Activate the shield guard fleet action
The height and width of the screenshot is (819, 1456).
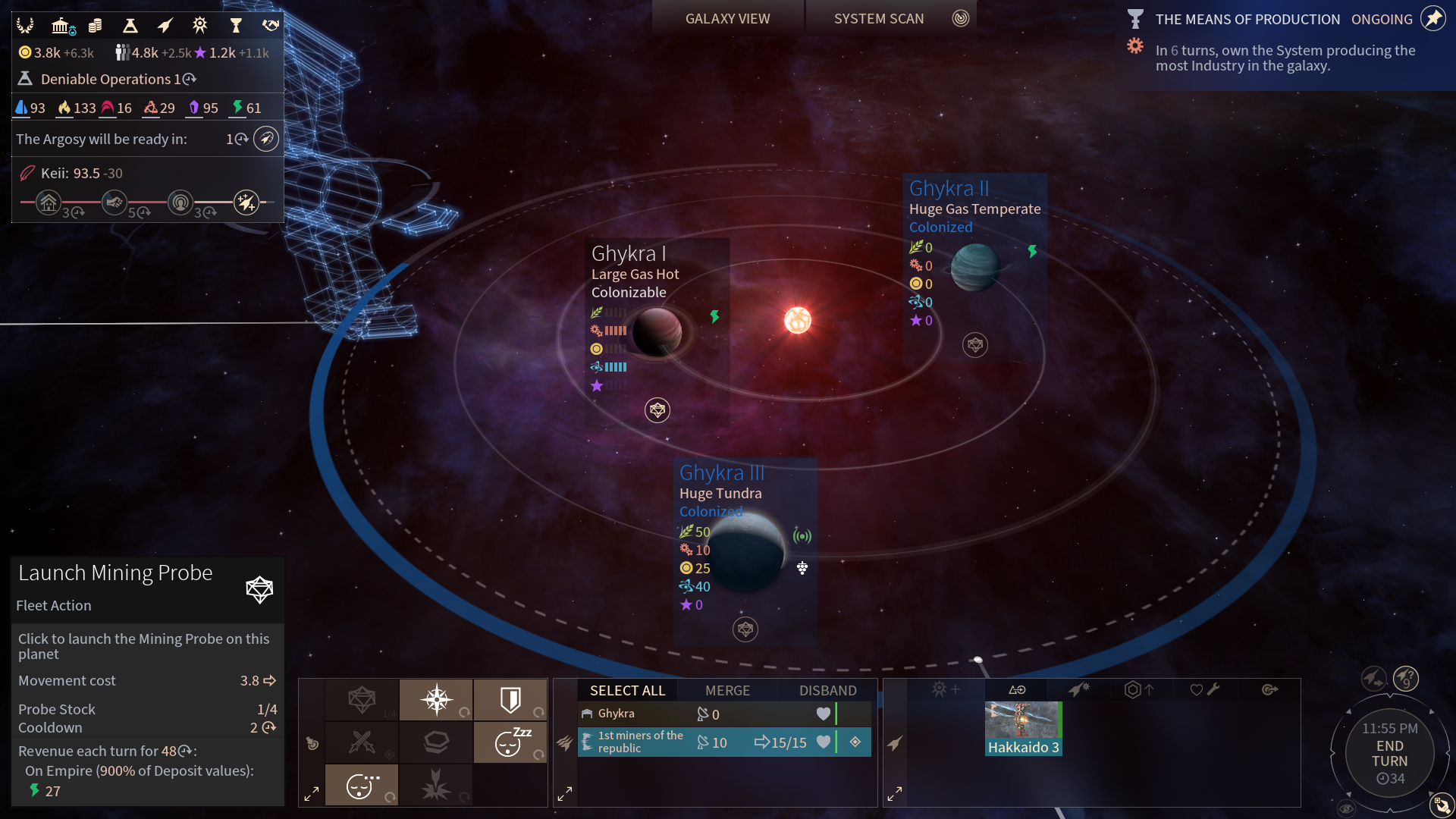[x=510, y=699]
